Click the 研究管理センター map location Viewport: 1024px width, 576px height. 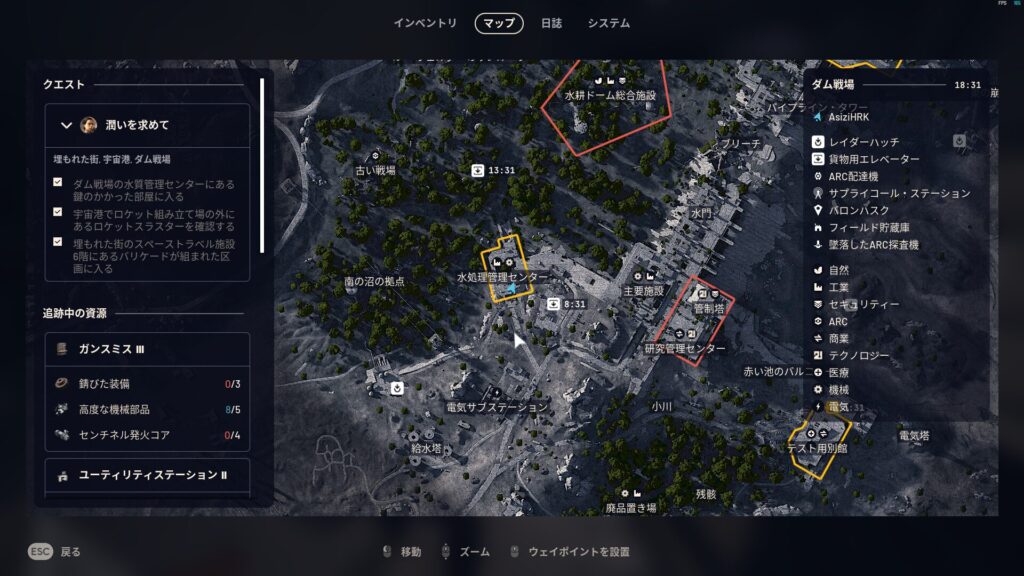point(685,349)
